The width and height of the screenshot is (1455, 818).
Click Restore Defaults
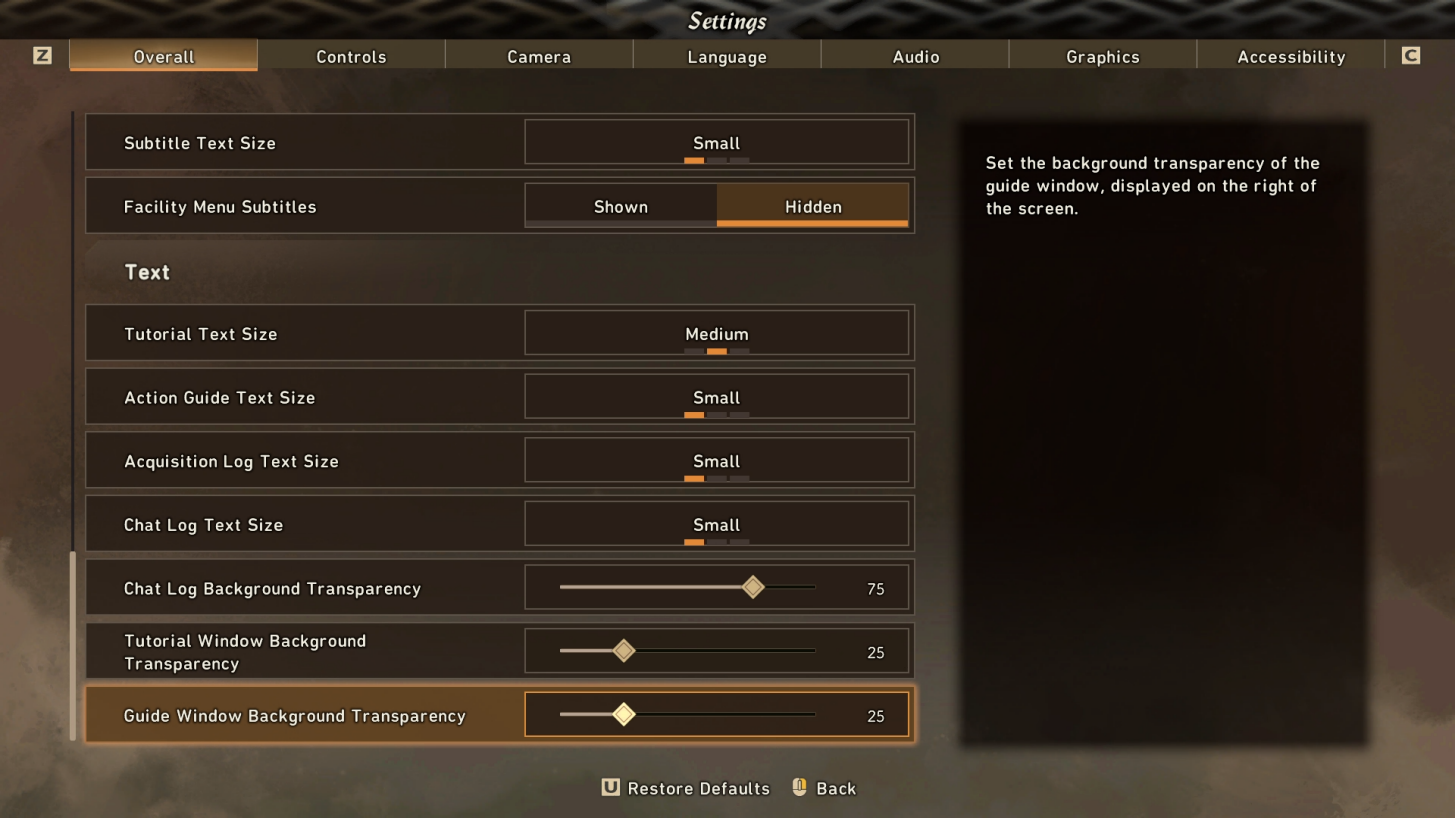pos(698,788)
